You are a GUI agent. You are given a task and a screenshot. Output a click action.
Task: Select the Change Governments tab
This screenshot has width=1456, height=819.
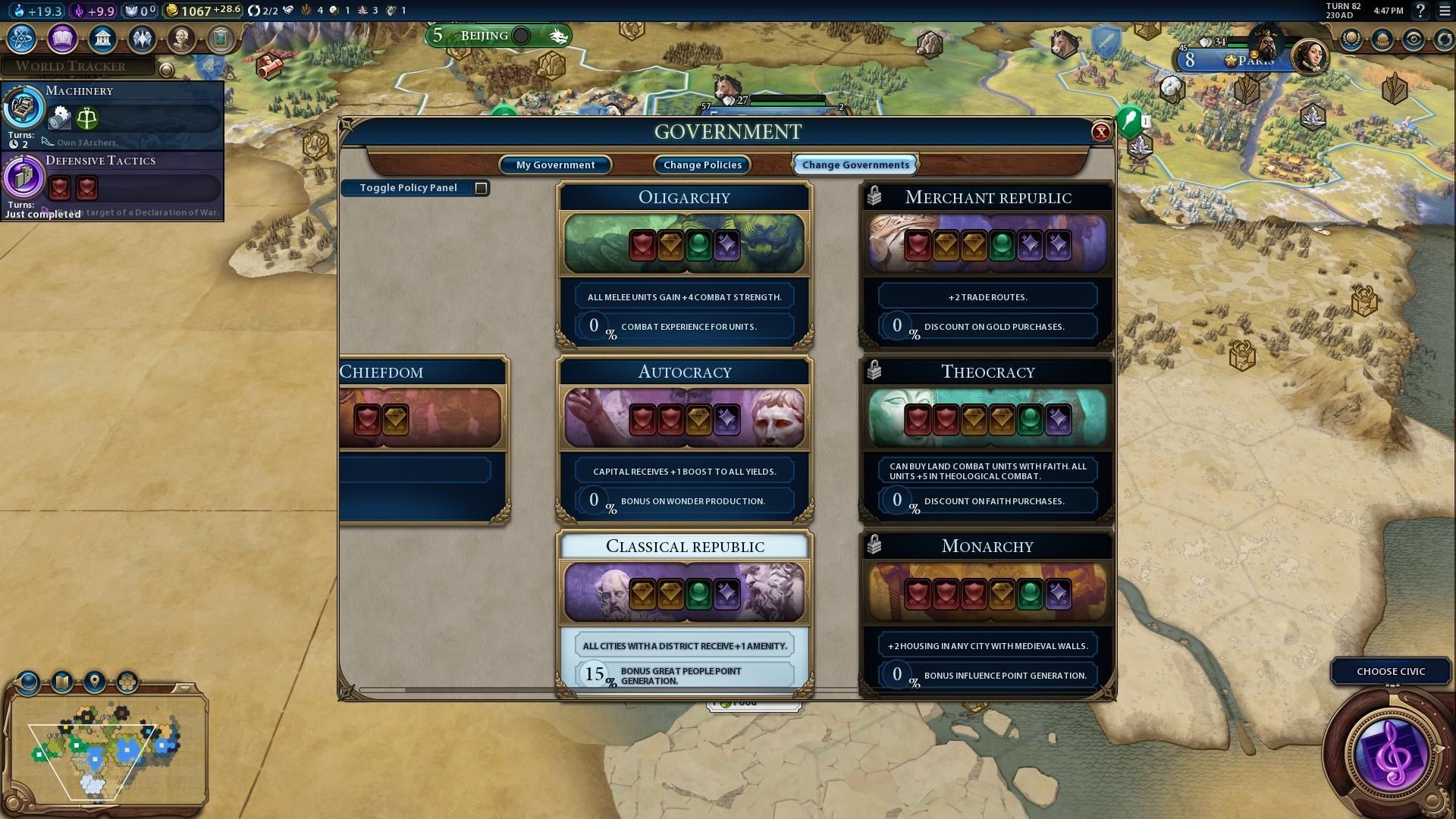click(x=855, y=165)
